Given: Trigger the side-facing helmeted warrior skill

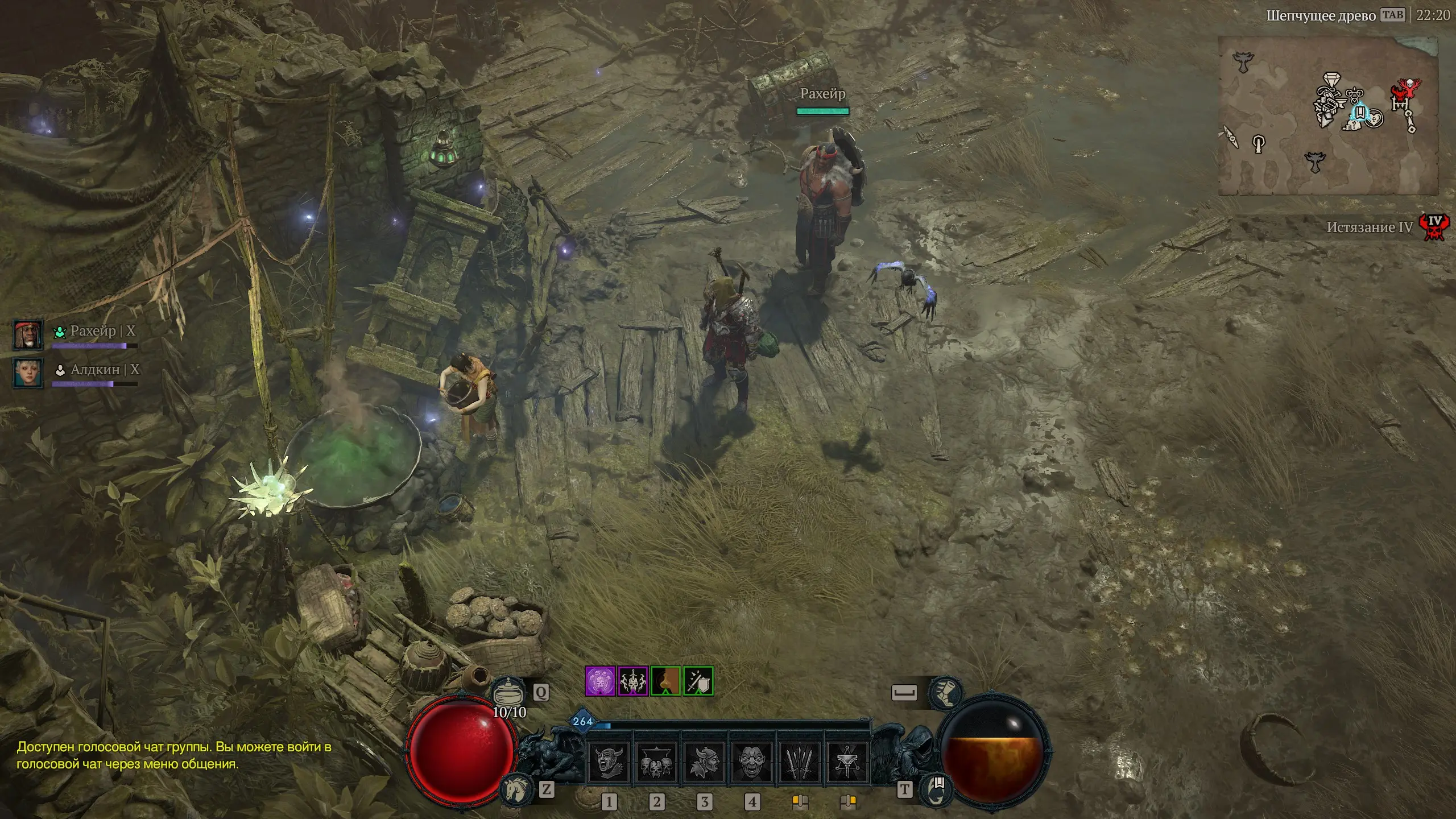Looking at the screenshot, I should pos(703,762).
